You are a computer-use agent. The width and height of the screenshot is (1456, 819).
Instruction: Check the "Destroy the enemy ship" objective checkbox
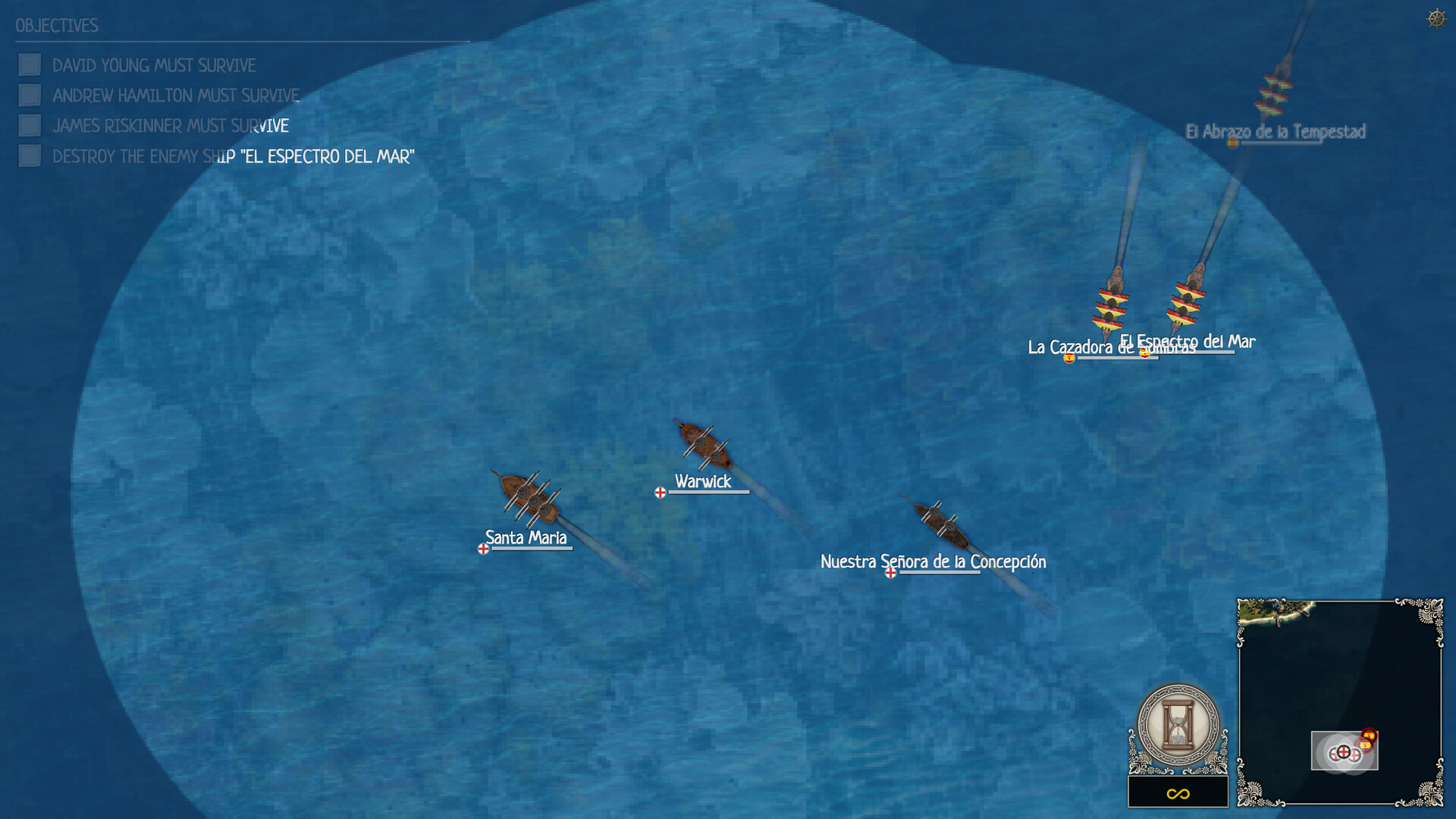[x=30, y=156]
